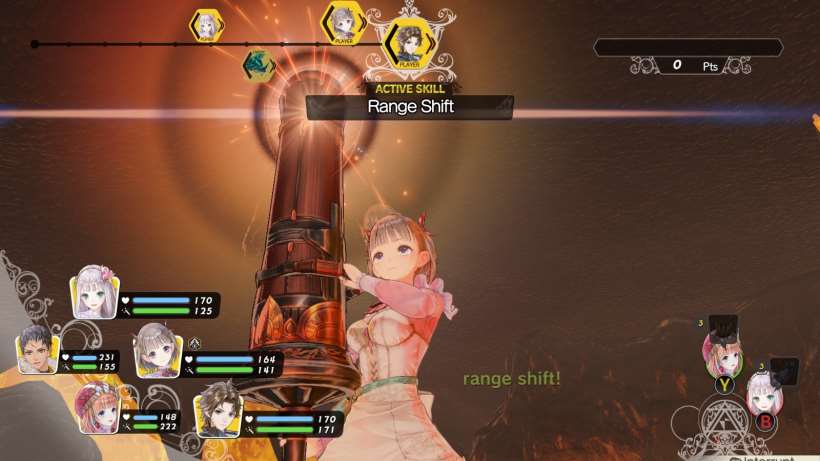Click the Range Shift active skill banner
Screen dimensions: 820x461
[x=410, y=106]
